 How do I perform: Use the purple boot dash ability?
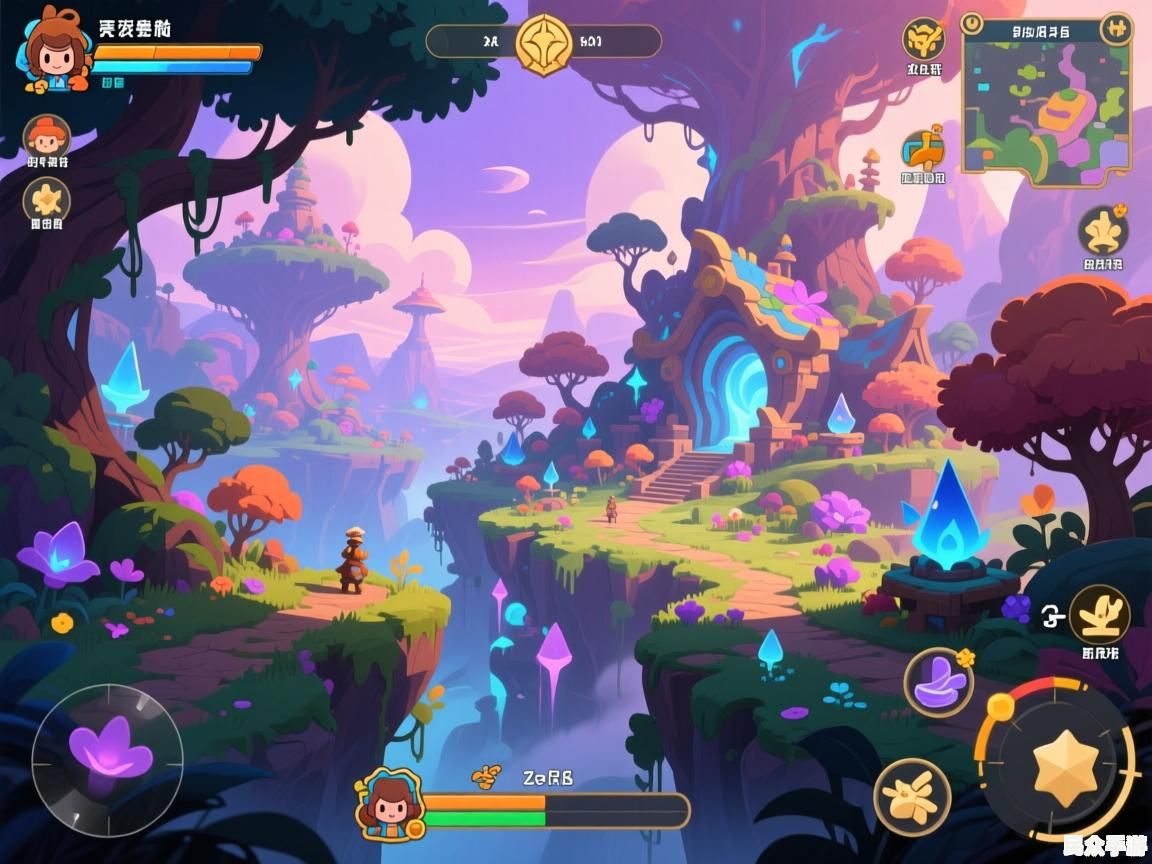[x=938, y=683]
